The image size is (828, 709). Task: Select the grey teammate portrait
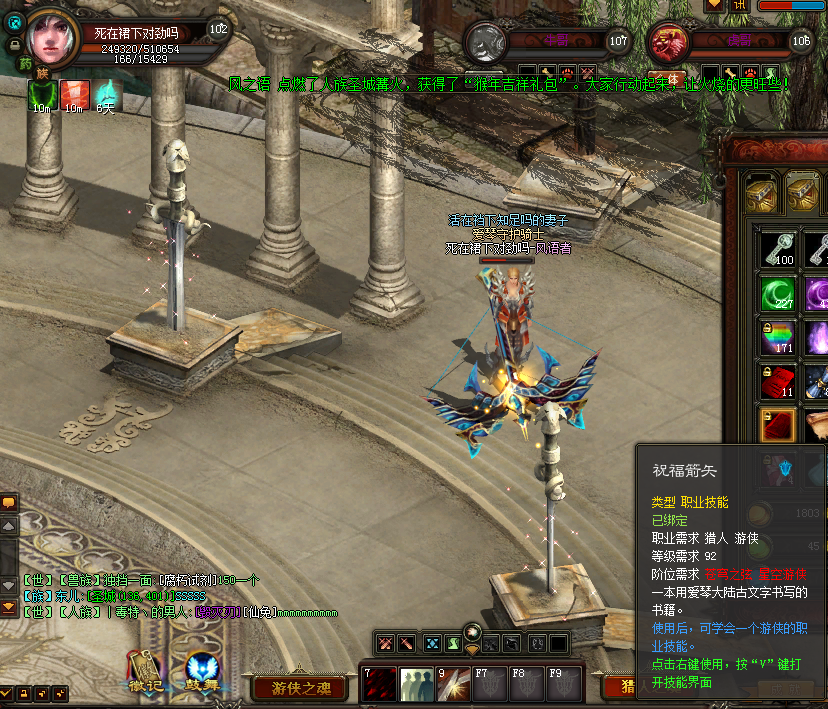486,43
